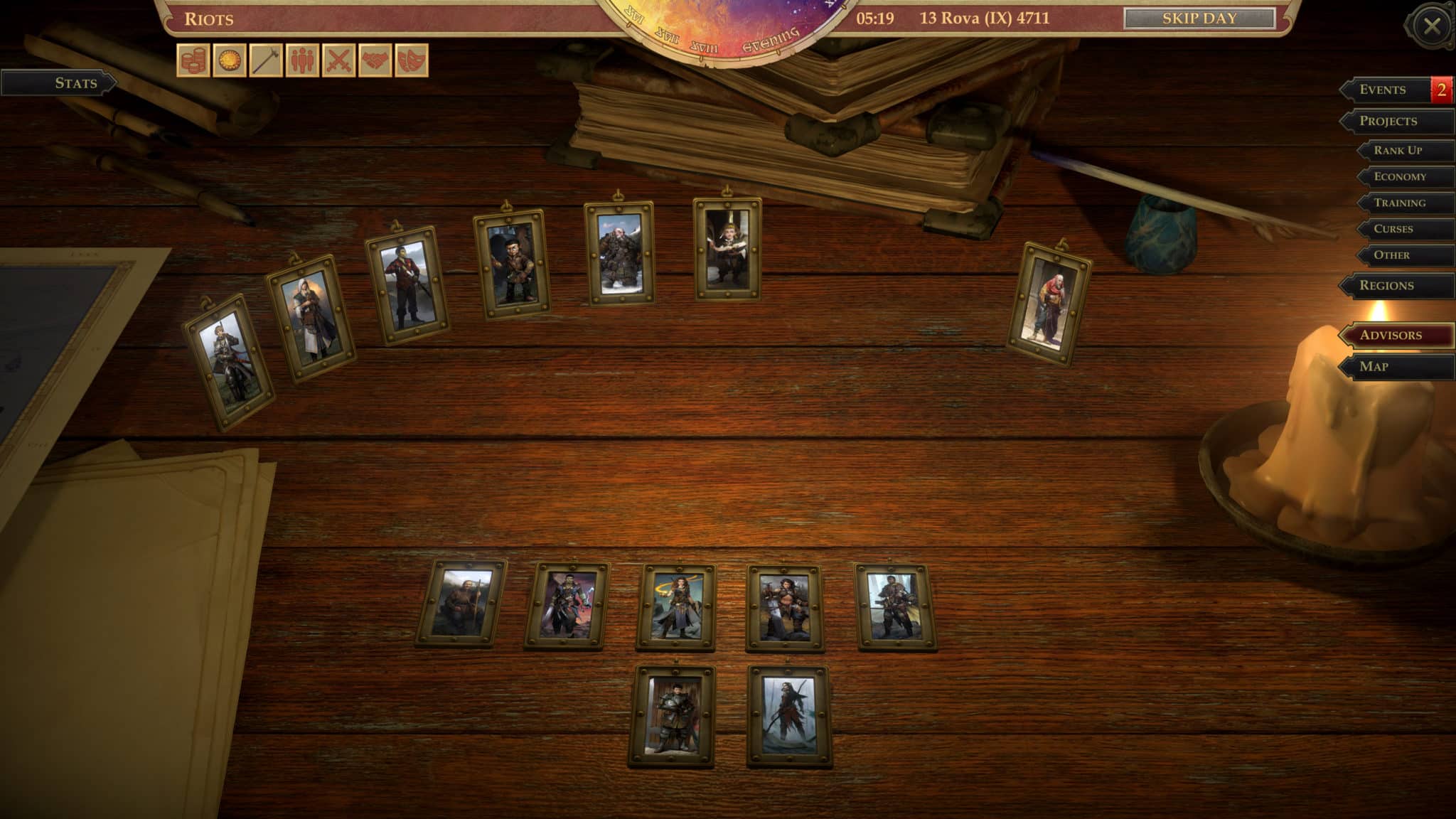
Task: Expand the Curses events category
Action: [x=1397, y=229]
